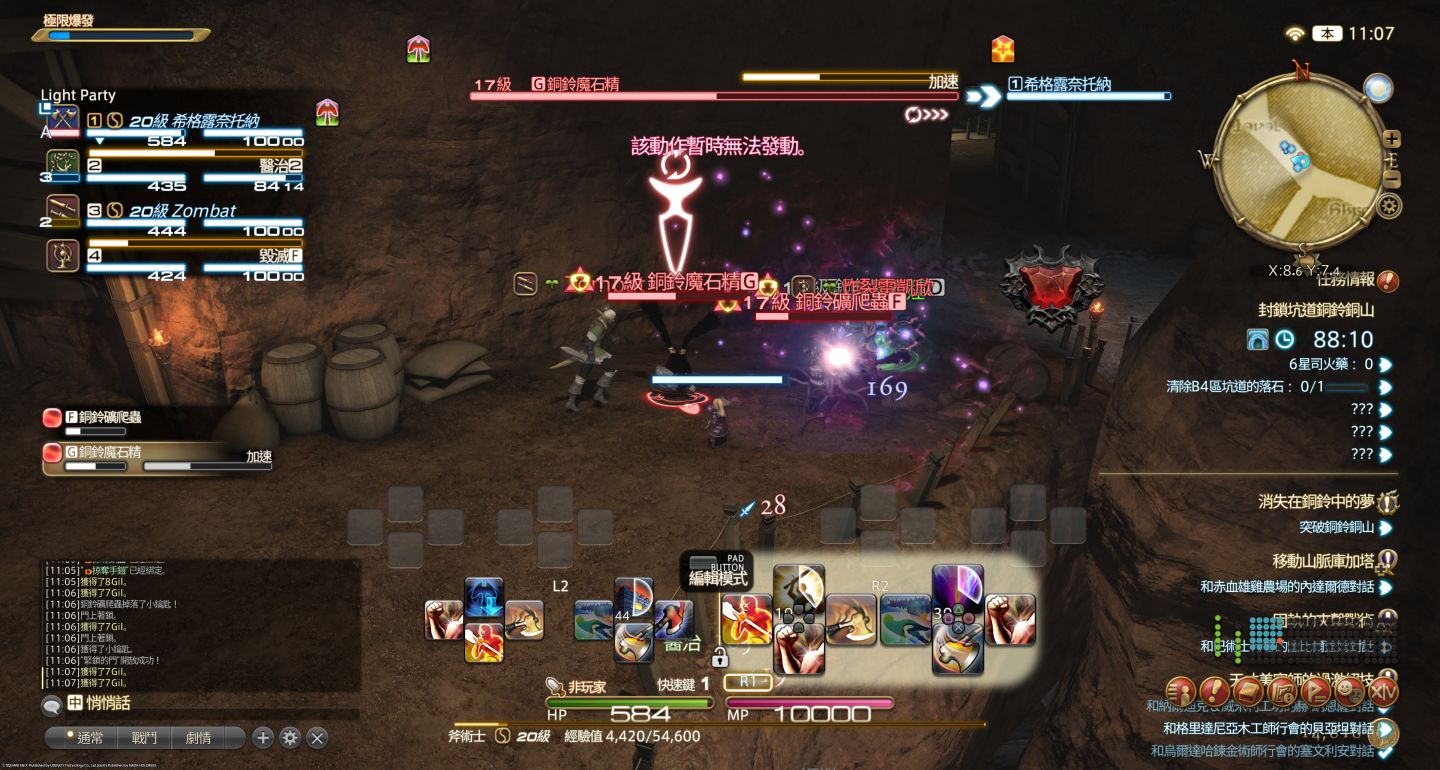Close the chat log with X button
Viewport: 1440px width, 770px height.
click(317, 738)
